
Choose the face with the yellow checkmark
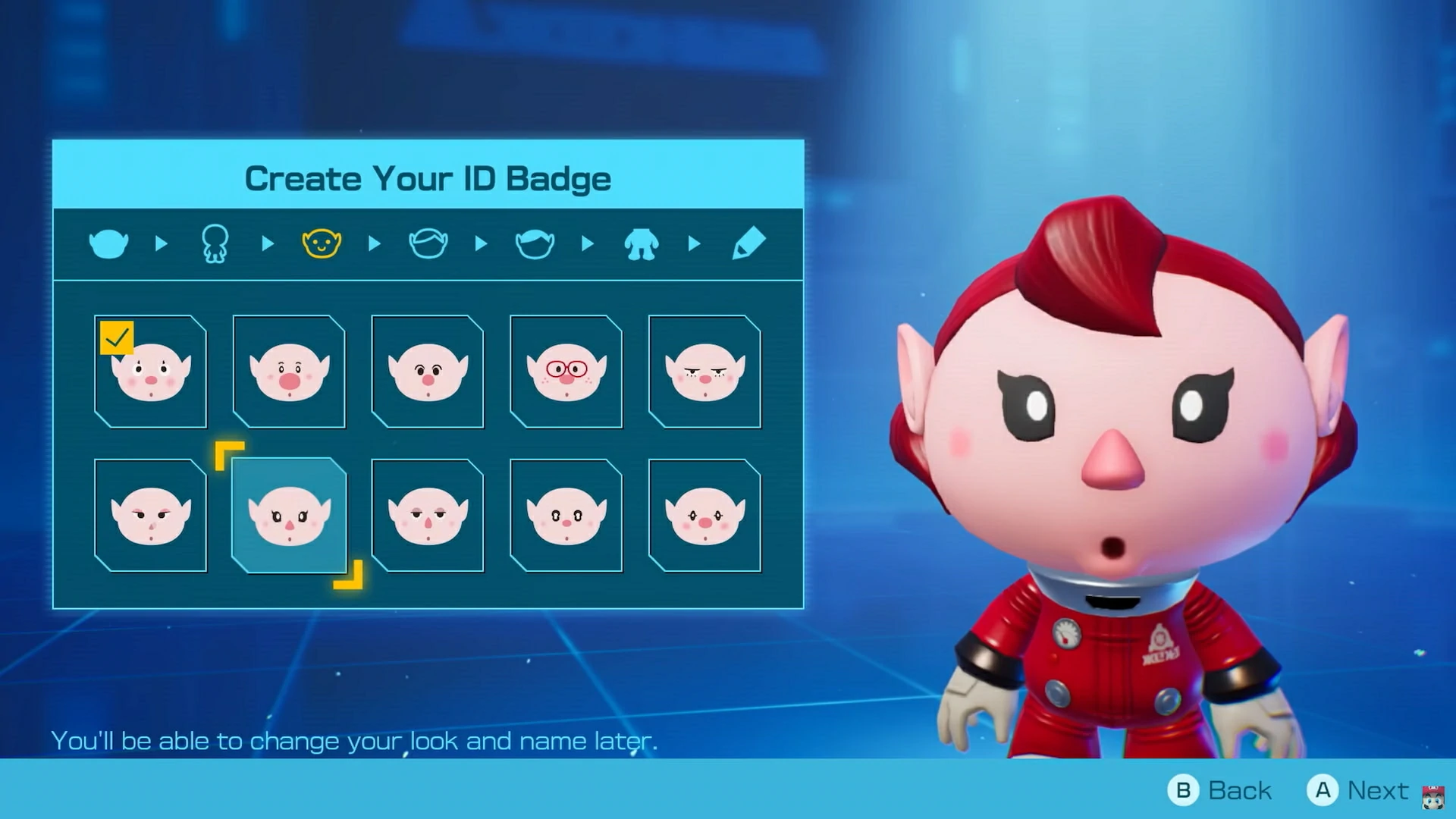pos(150,372)
